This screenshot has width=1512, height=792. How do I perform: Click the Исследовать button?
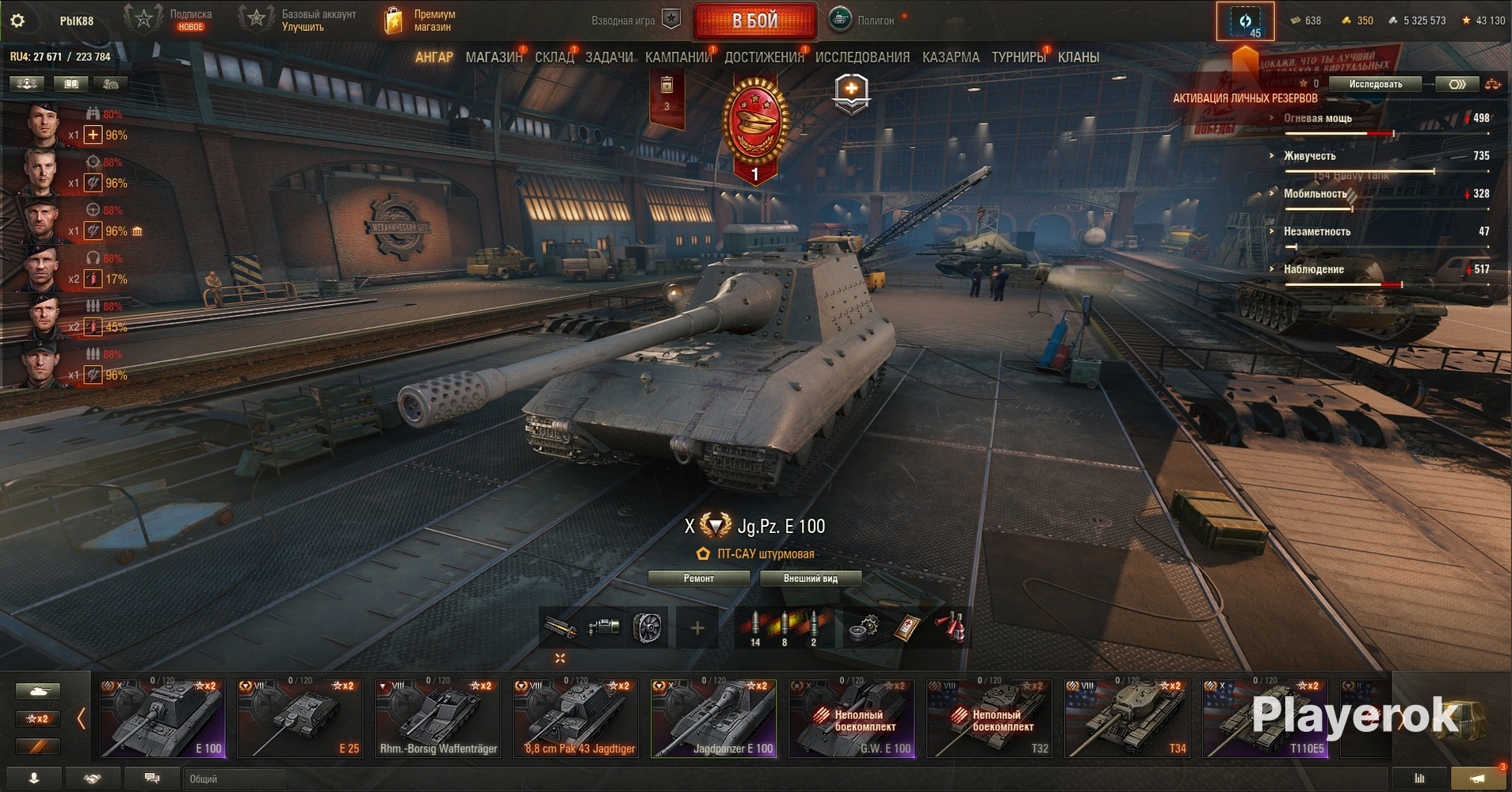pyautogui.click(x=1375, y=84)
